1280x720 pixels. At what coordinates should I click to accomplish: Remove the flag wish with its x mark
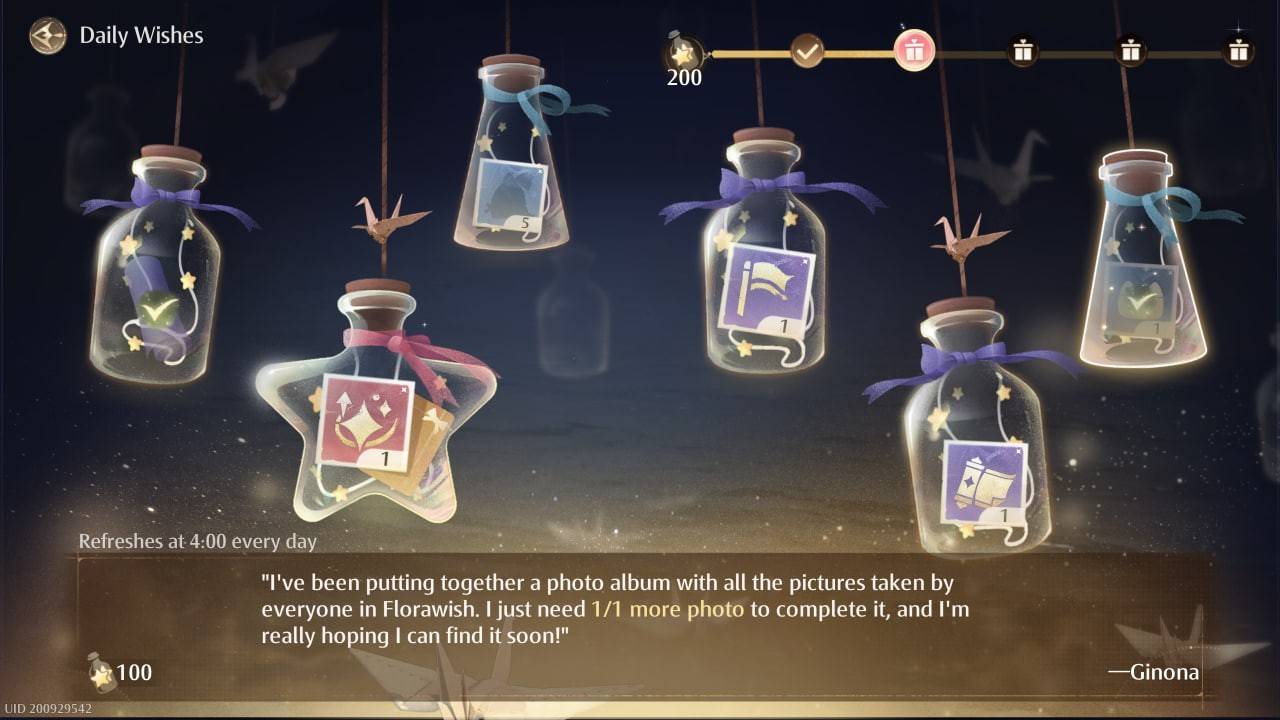805,262
